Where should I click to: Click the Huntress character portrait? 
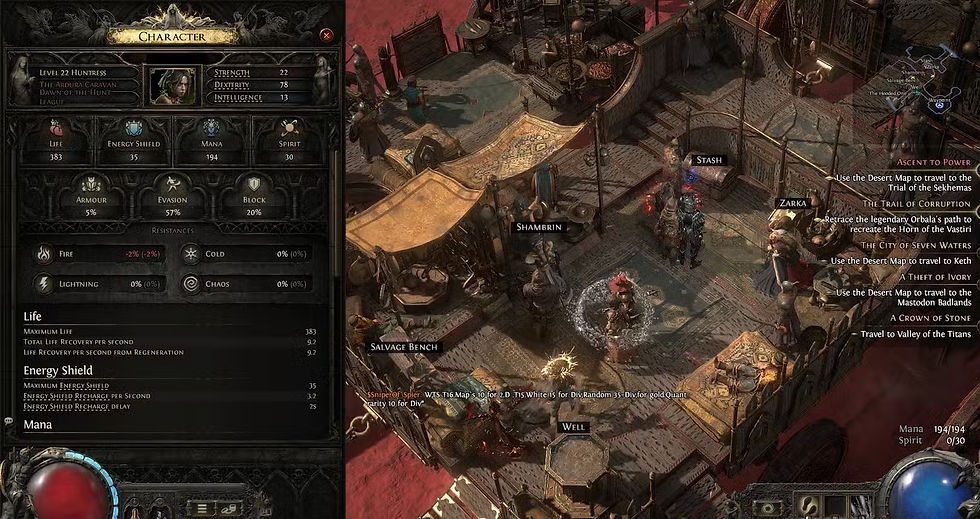pyautogui.click(x=172, y=86)
